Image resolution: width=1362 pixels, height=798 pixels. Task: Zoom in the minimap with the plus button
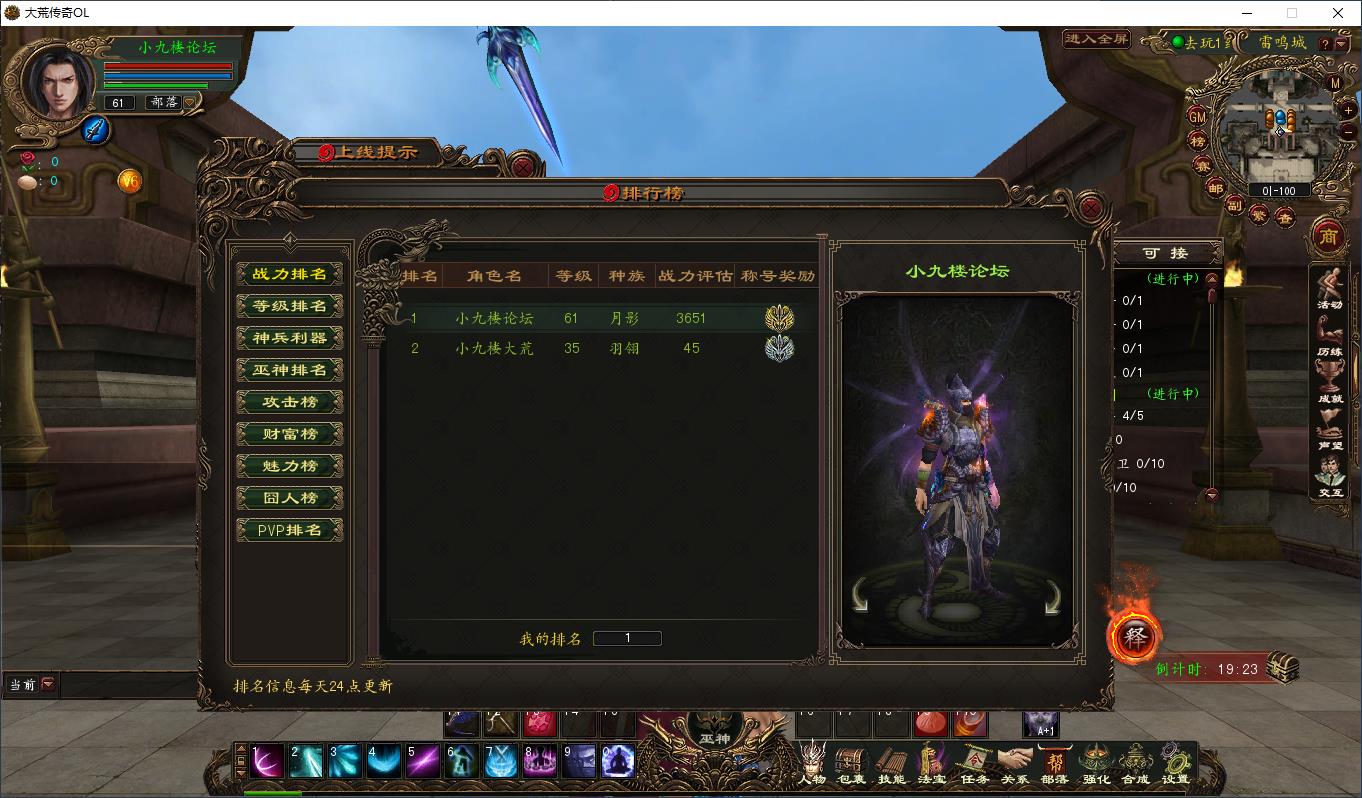(x=1347, y=111)
